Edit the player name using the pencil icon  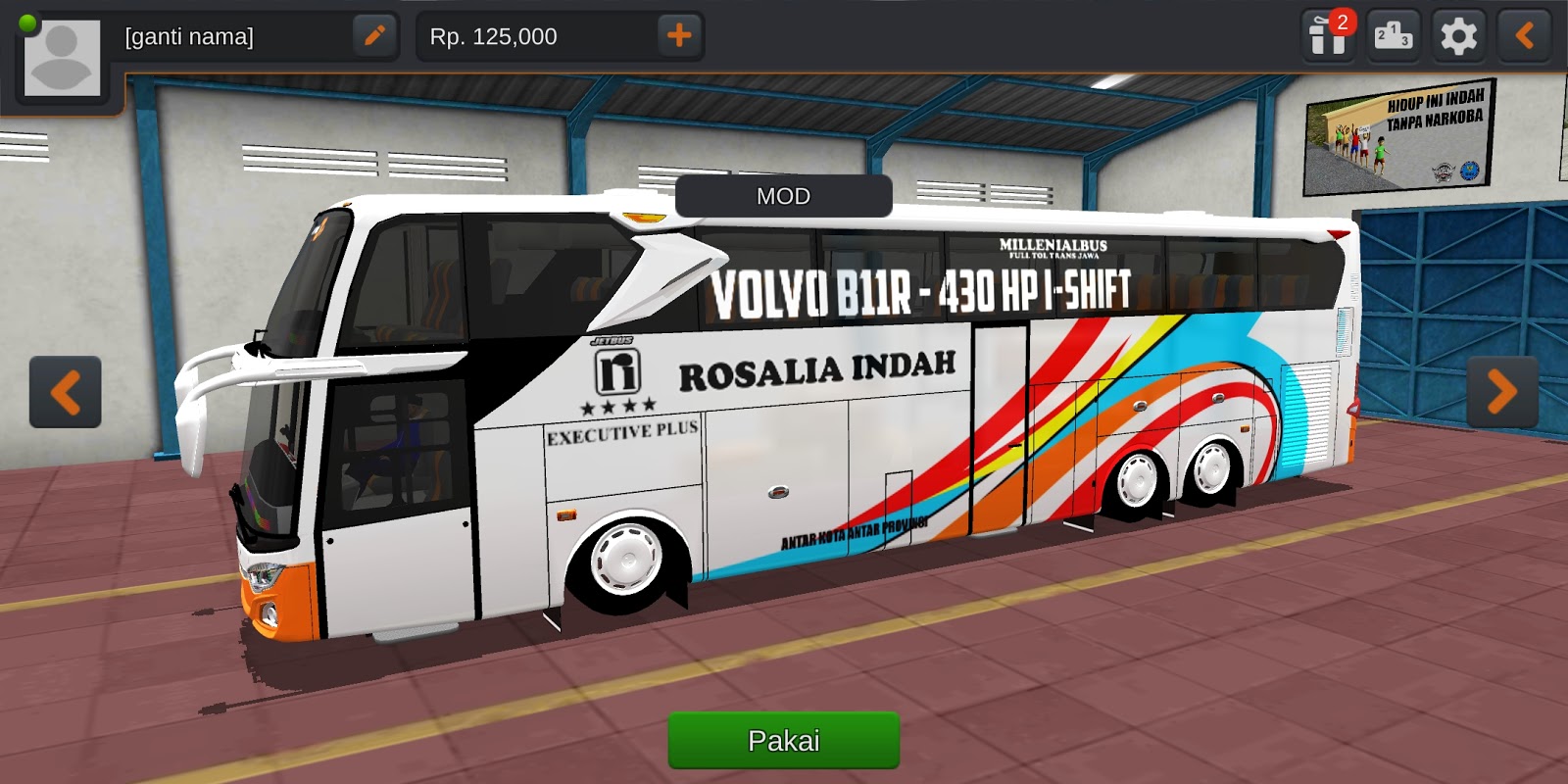[375, 36]
